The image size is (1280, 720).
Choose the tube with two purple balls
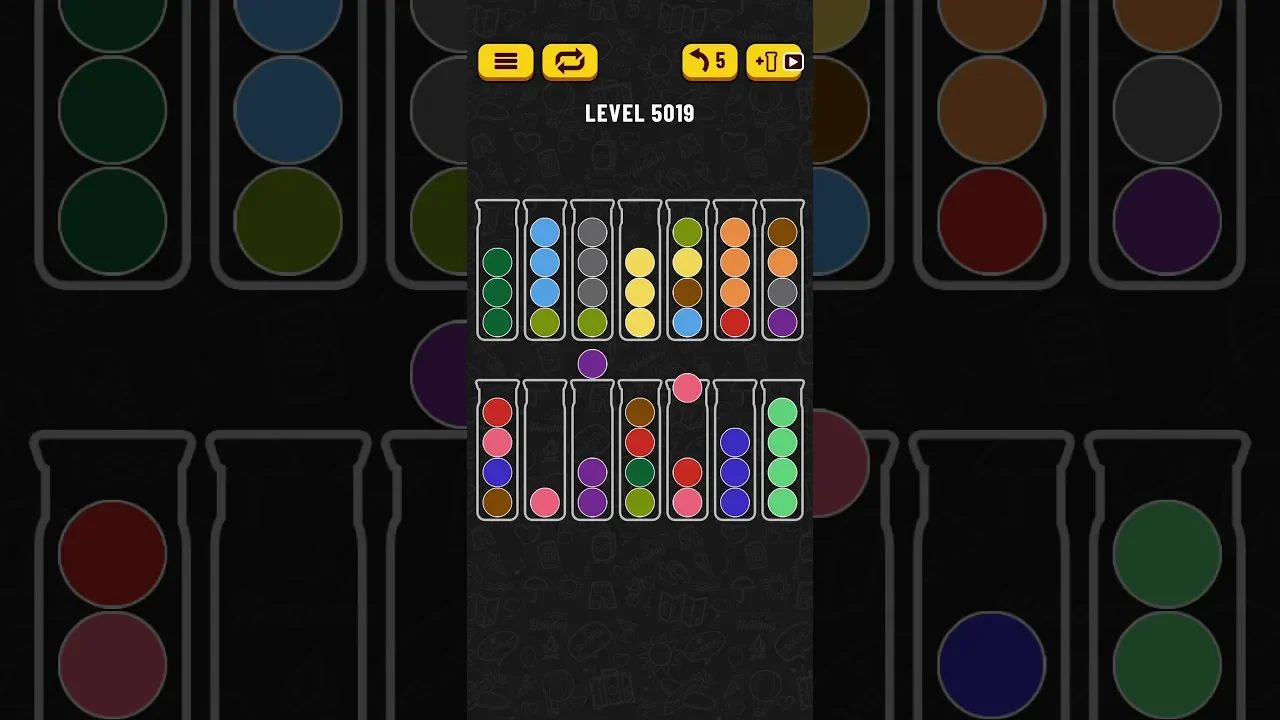pos(593,451)
